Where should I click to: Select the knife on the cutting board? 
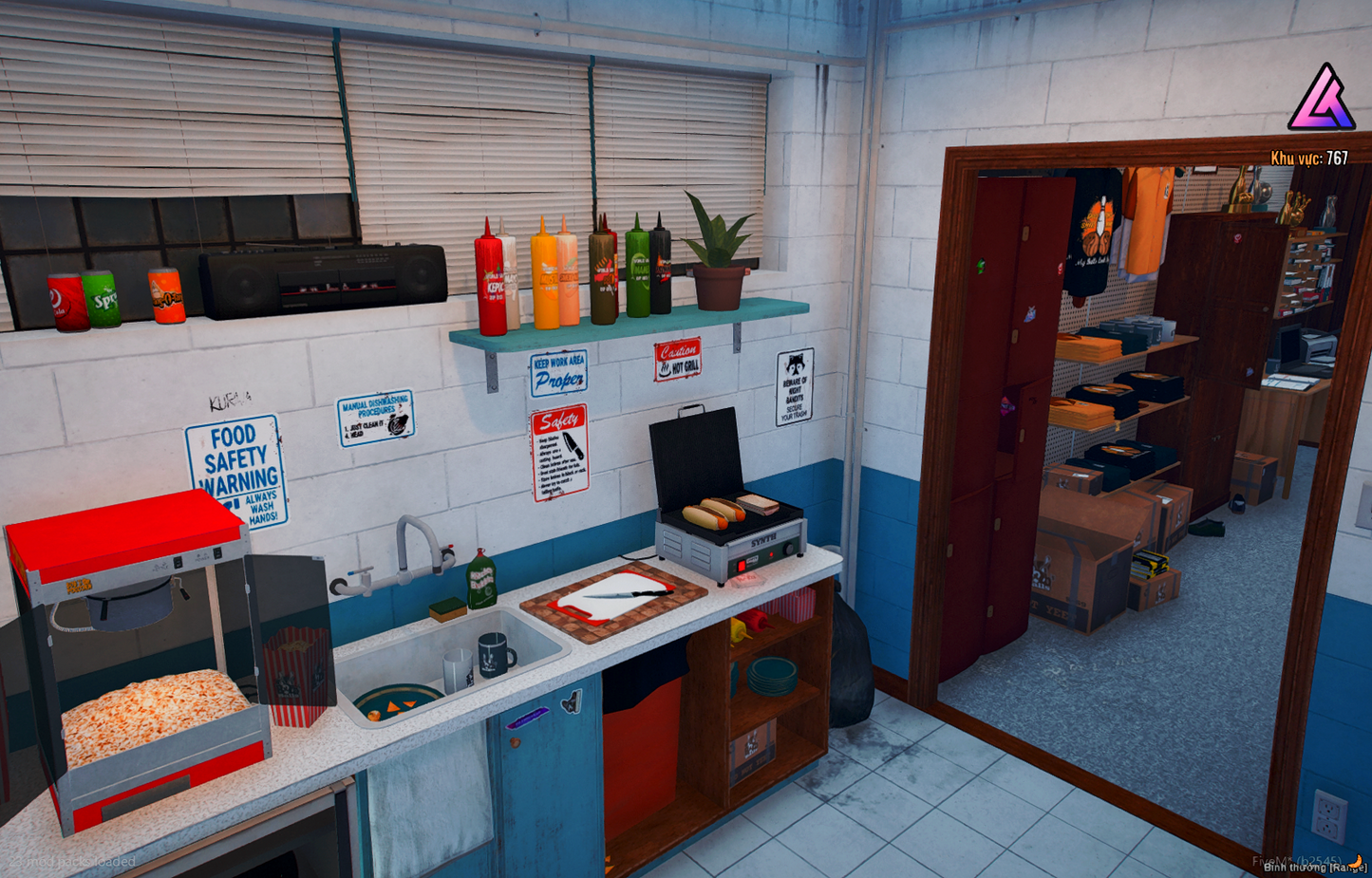click(x=624, y=594)
